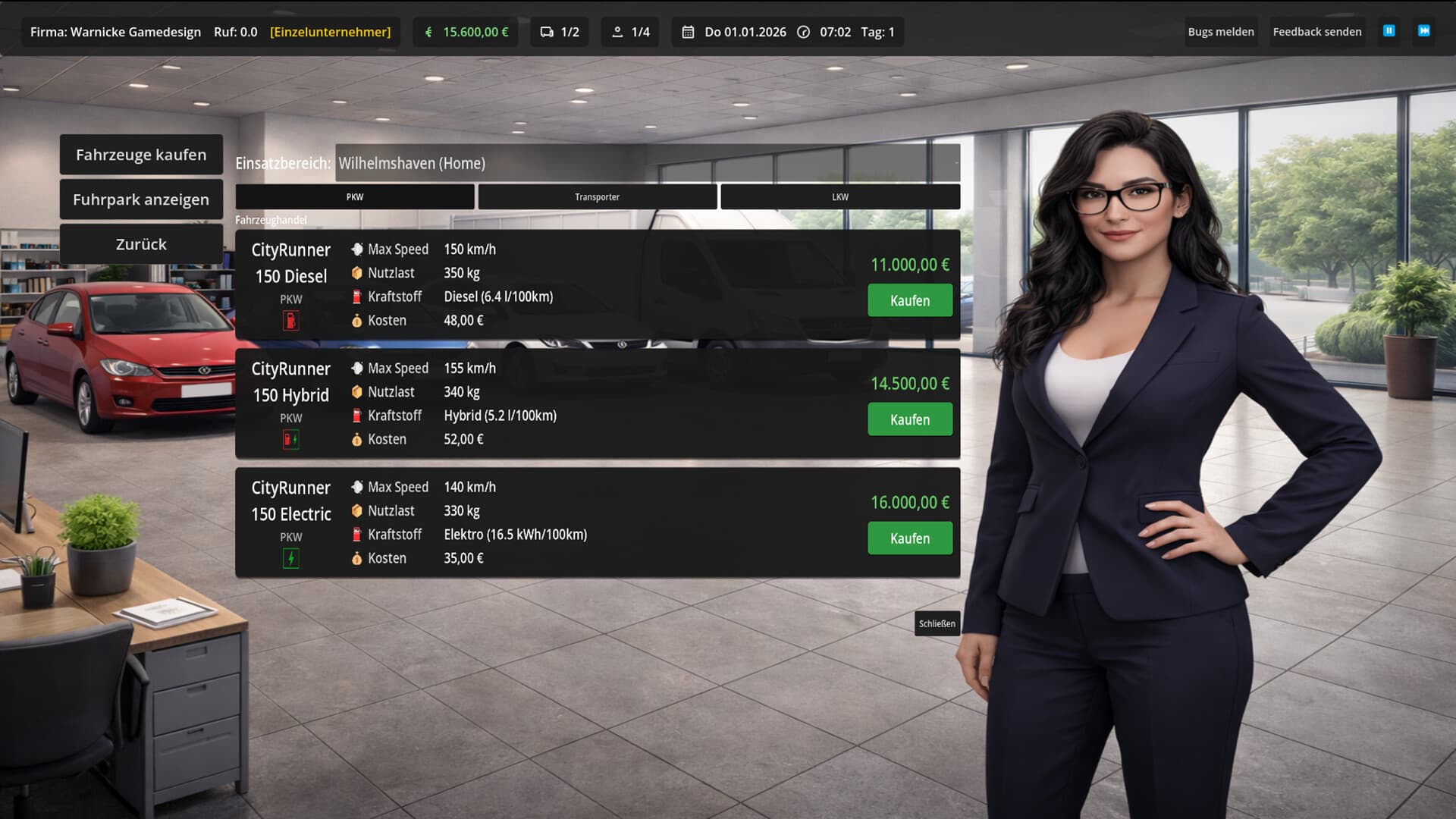Click the euro icon beside the balance
The width and height of the screenshot is (1456, 819).
click(428, 32)
